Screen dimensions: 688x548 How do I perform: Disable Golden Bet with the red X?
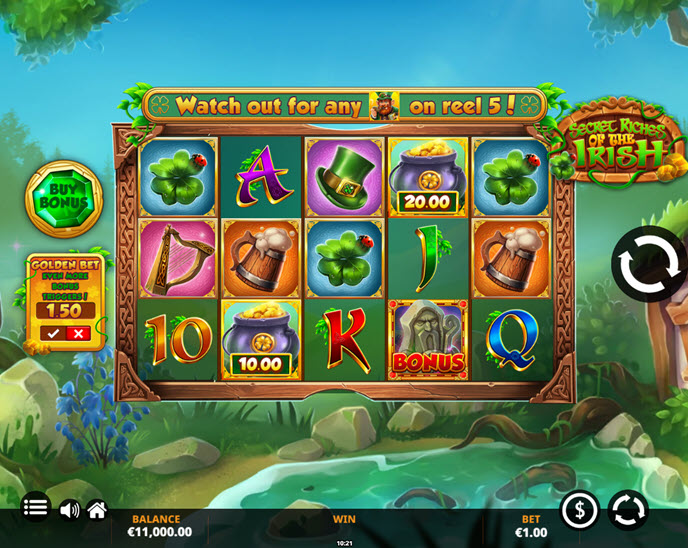coord(79,333)
